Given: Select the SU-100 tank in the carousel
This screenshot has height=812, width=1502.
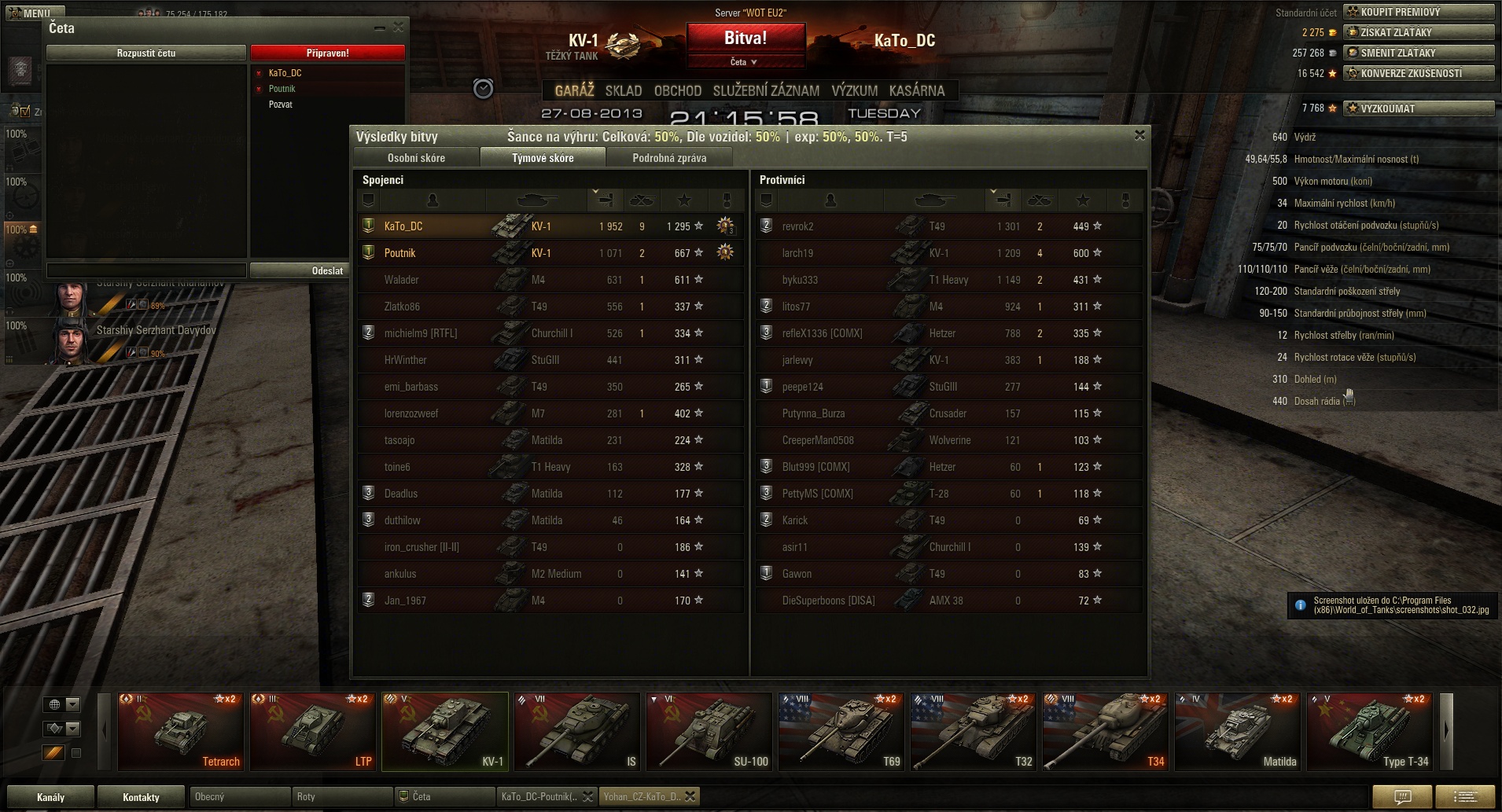Looking at the screenshot, I should click(709, 732).
